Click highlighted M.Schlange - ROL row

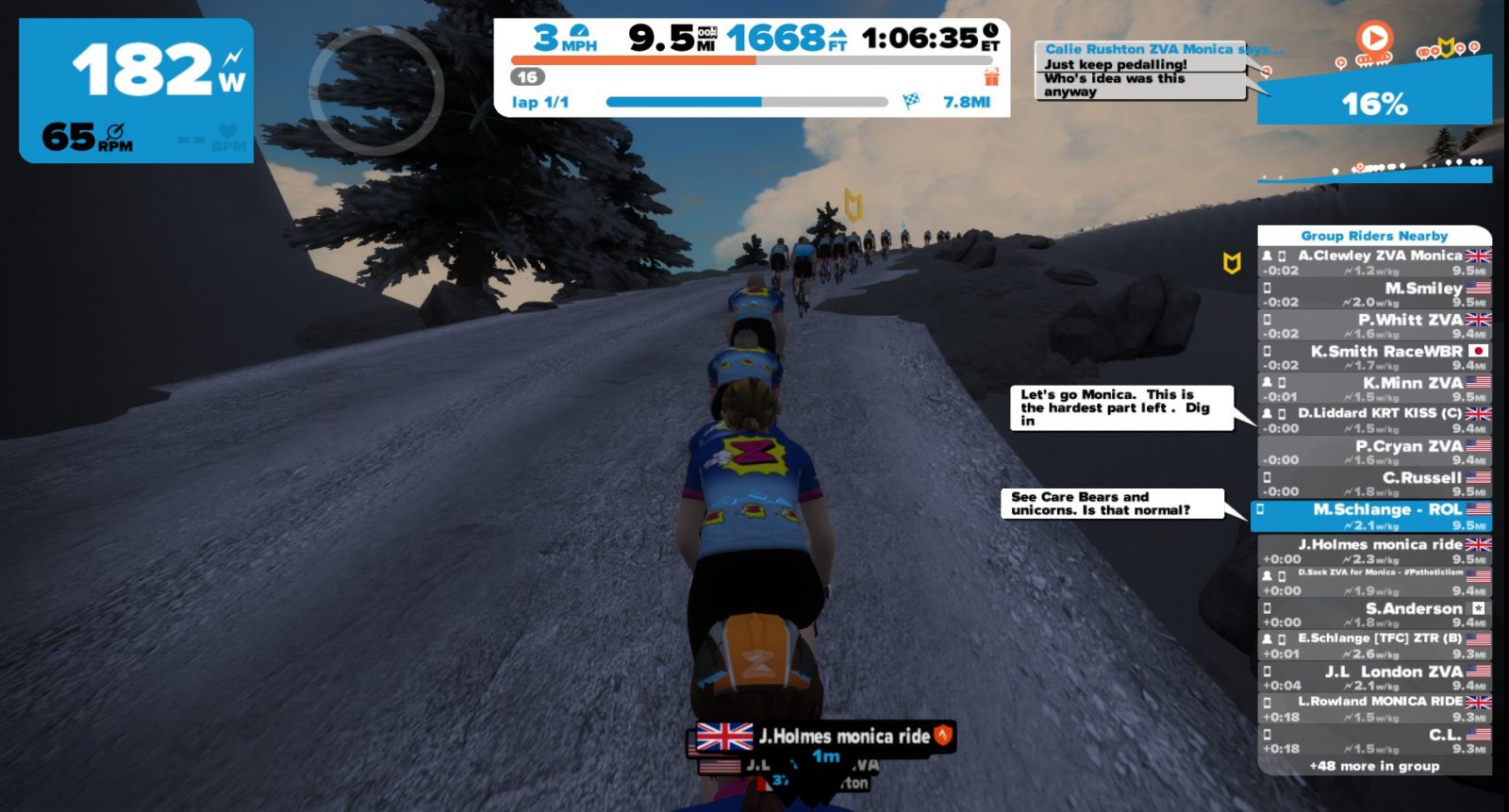tap(1374, 516)
